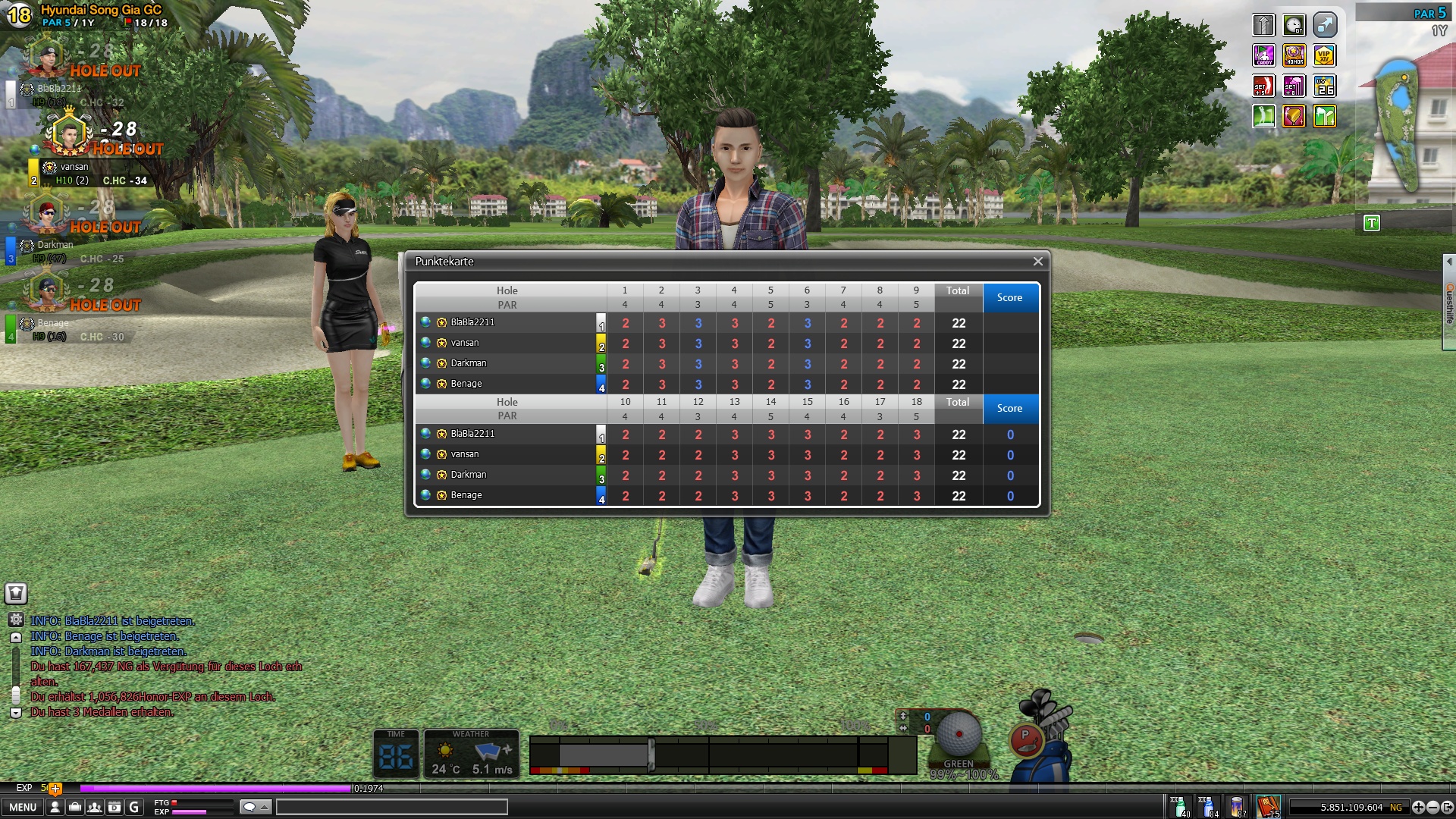Screen dimensions: 1456x819
Task: Open the inventory bag icon
Action: coord(74,807)
